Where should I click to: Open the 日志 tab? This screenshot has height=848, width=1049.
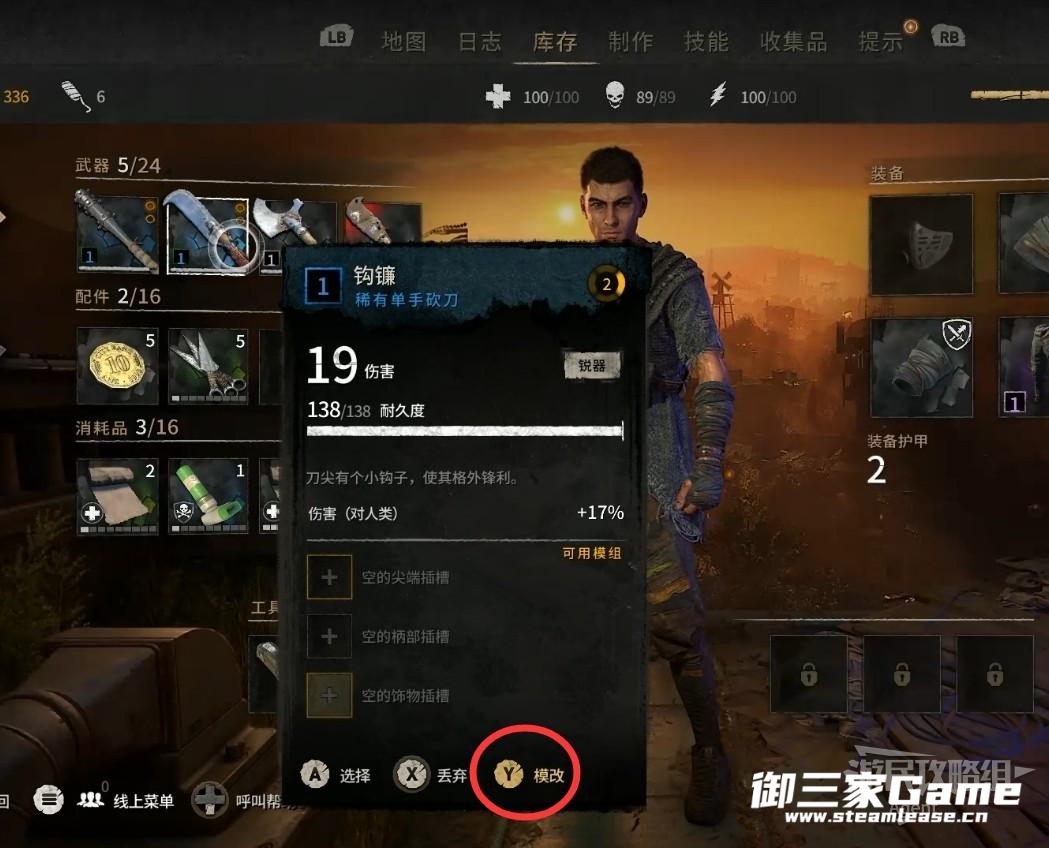click(479, 41)
